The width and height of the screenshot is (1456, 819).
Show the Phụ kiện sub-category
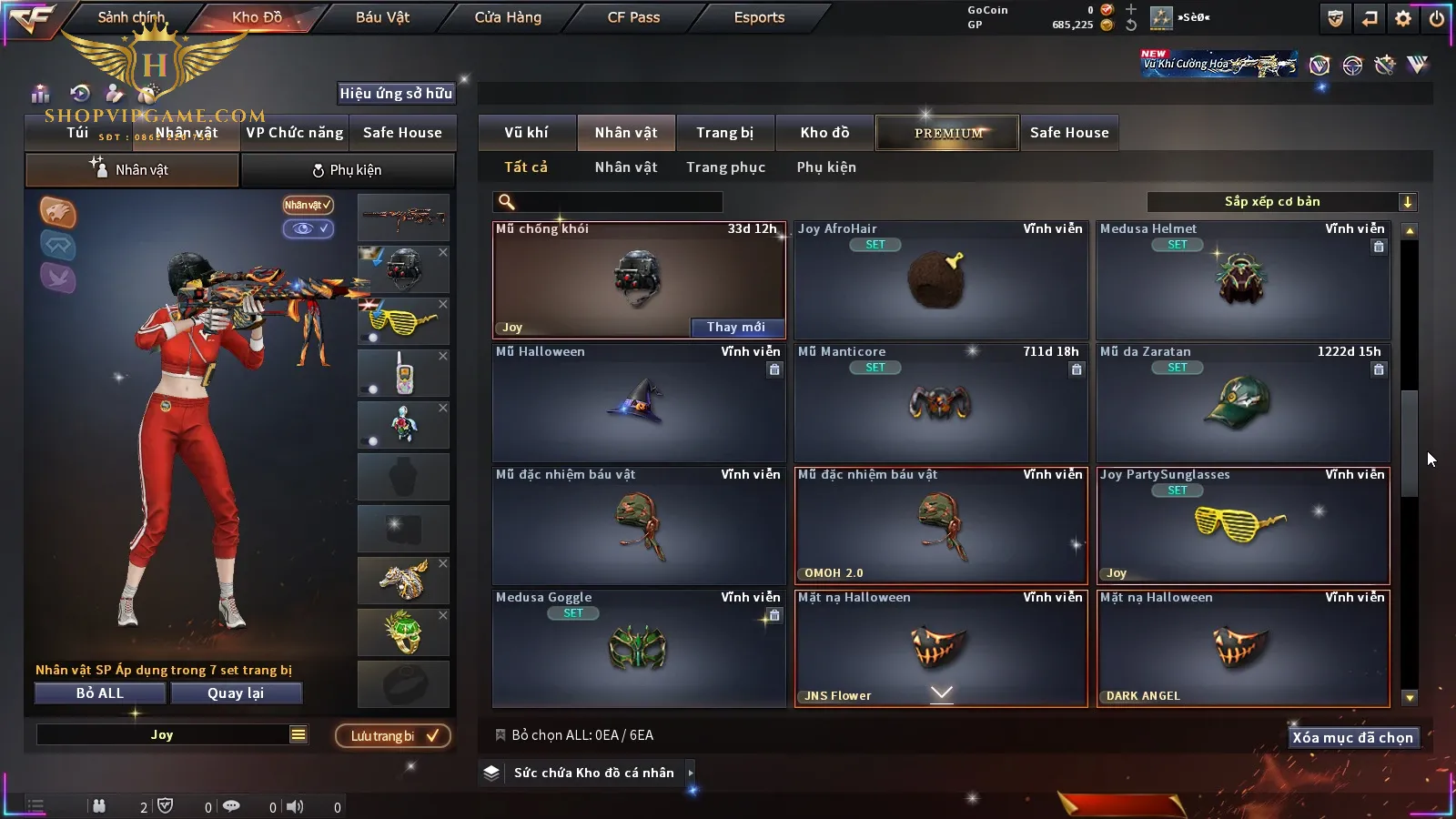coord(826,167)
